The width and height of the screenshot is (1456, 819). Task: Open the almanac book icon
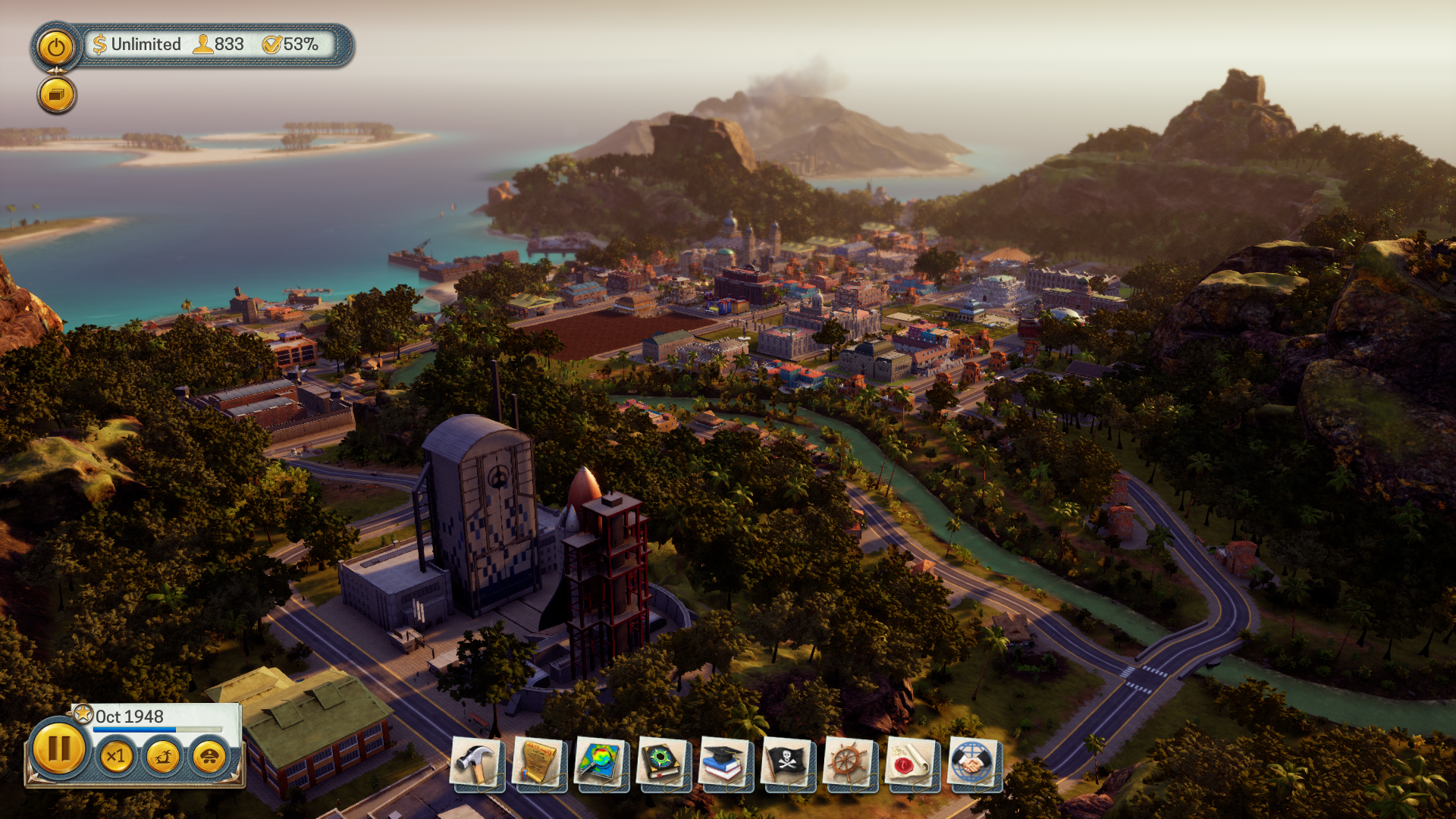[664, 764]
